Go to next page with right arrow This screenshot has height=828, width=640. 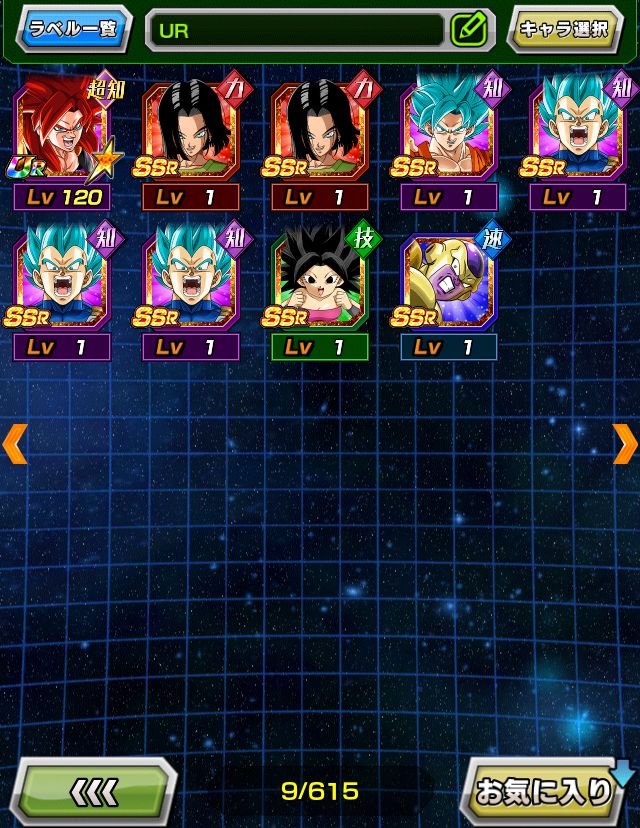(625, 443)
